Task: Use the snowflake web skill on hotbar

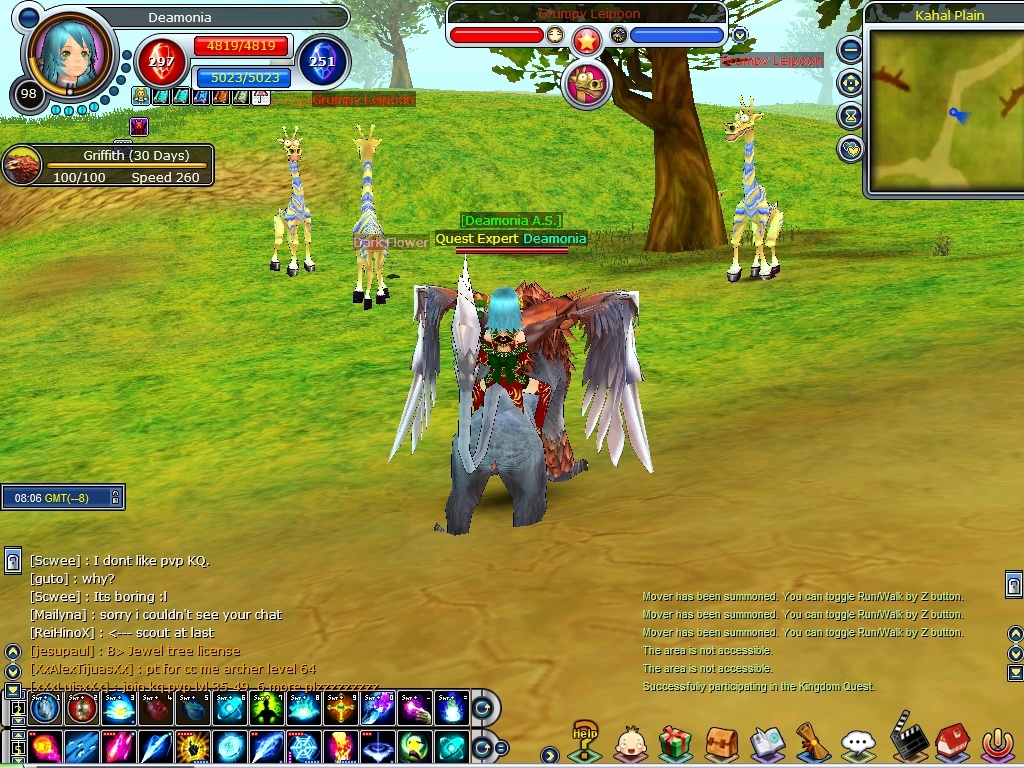Action: pos(304,747)
